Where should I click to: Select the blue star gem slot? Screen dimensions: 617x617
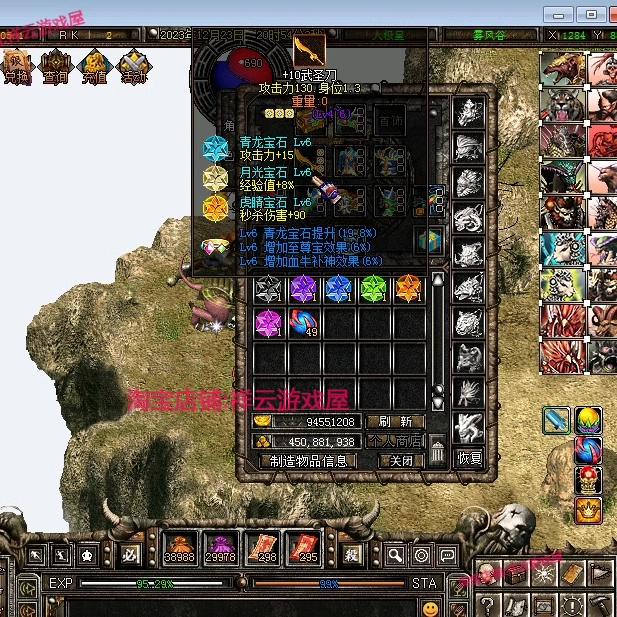click(338, 290)
